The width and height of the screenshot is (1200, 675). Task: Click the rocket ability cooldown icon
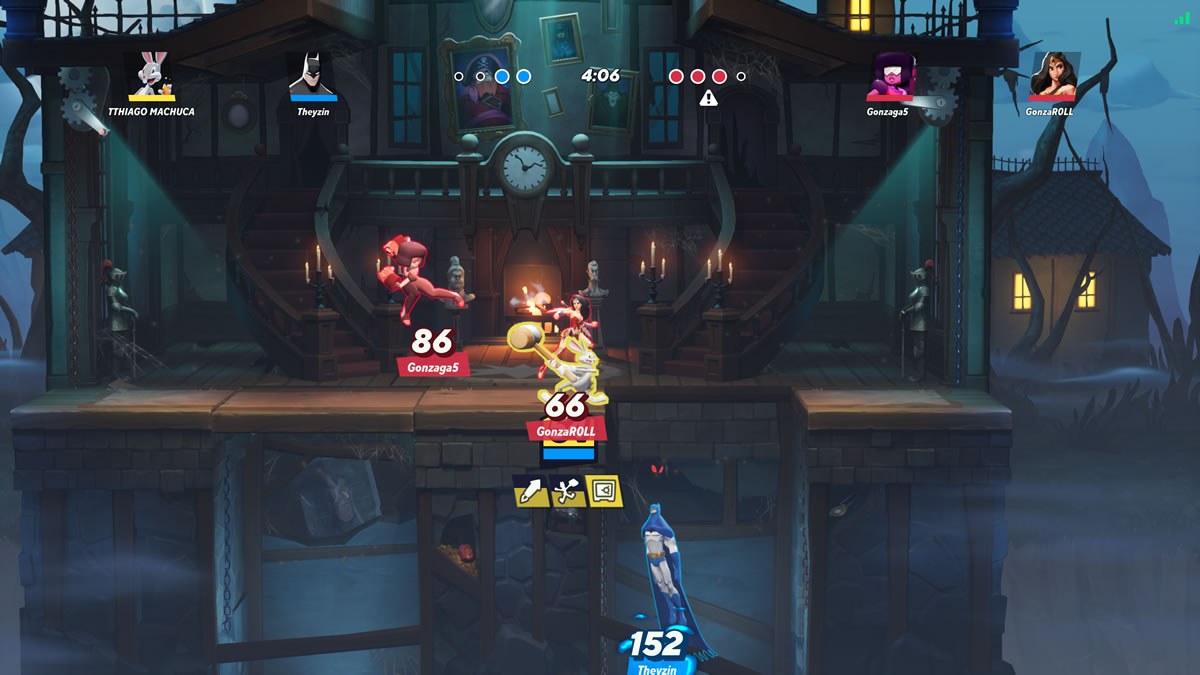530,490
